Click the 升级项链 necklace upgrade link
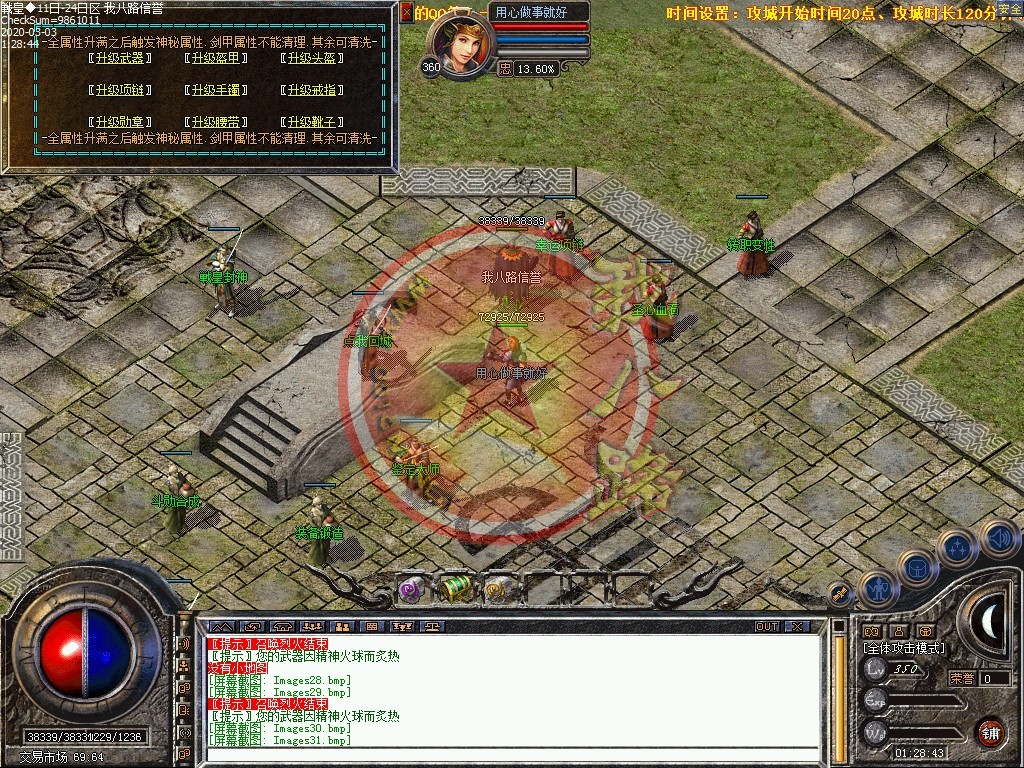The height and width of the screenshot is (768, 1024). click(118, 90)
